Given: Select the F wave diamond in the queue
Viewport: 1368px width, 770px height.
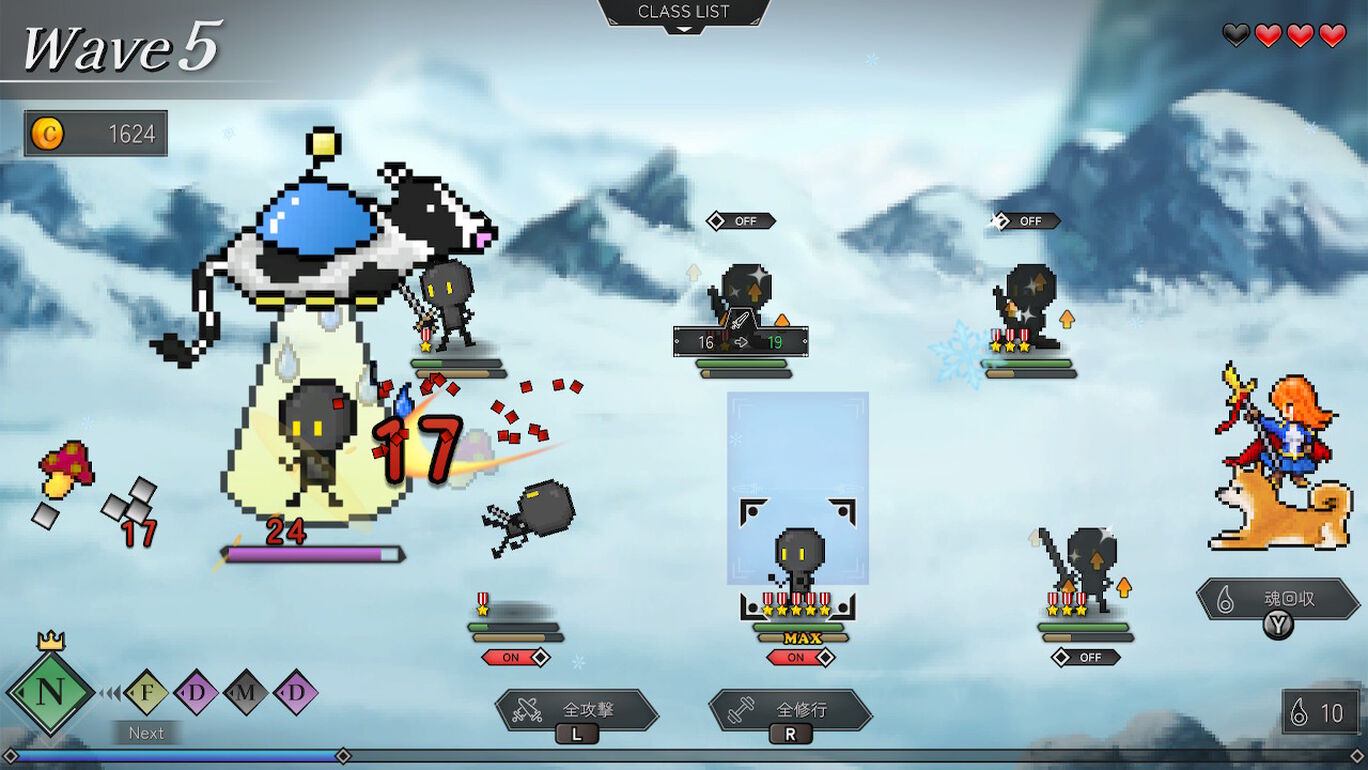Looking at the screenshot, I should click(146, 692).
